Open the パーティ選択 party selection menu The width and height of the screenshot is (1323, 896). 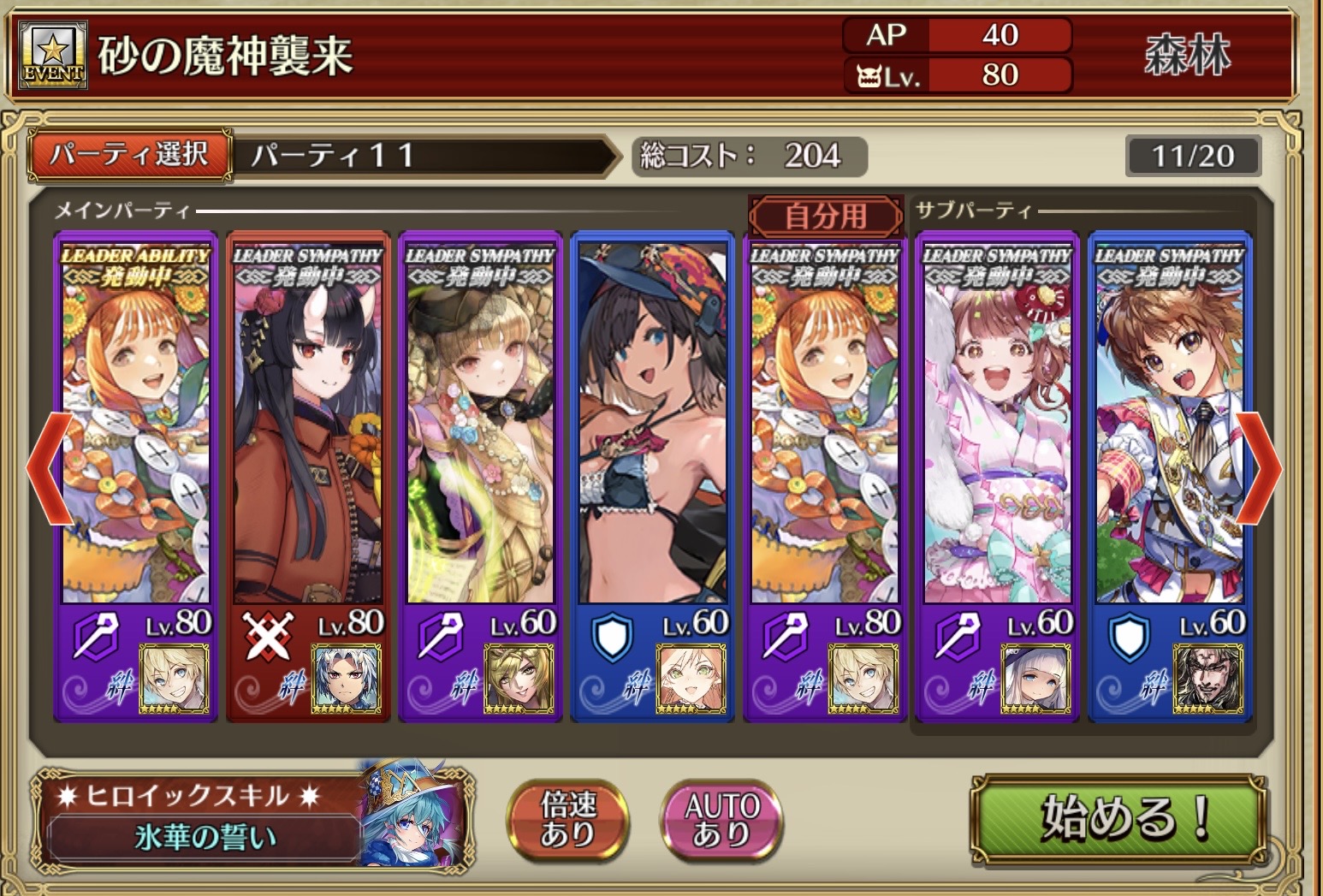coord(130,155)
